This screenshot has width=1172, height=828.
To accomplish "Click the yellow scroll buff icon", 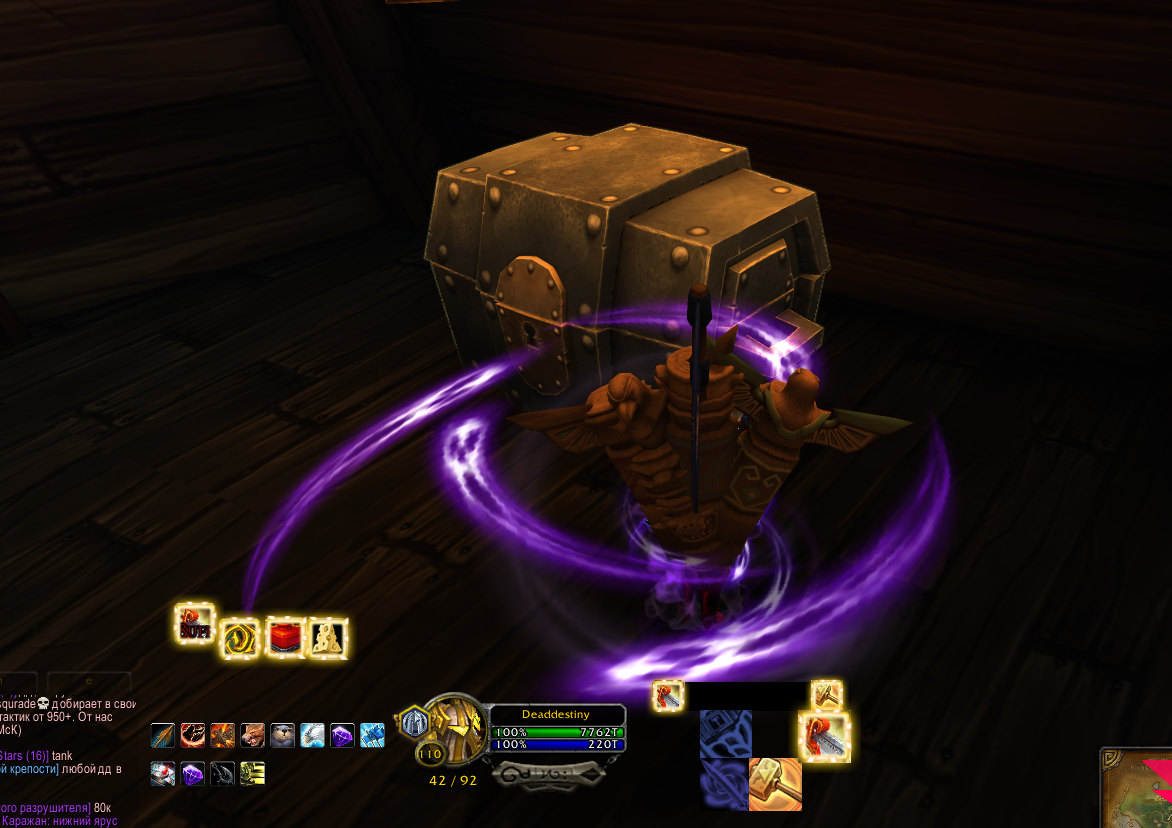I will [x=253, y=773].
